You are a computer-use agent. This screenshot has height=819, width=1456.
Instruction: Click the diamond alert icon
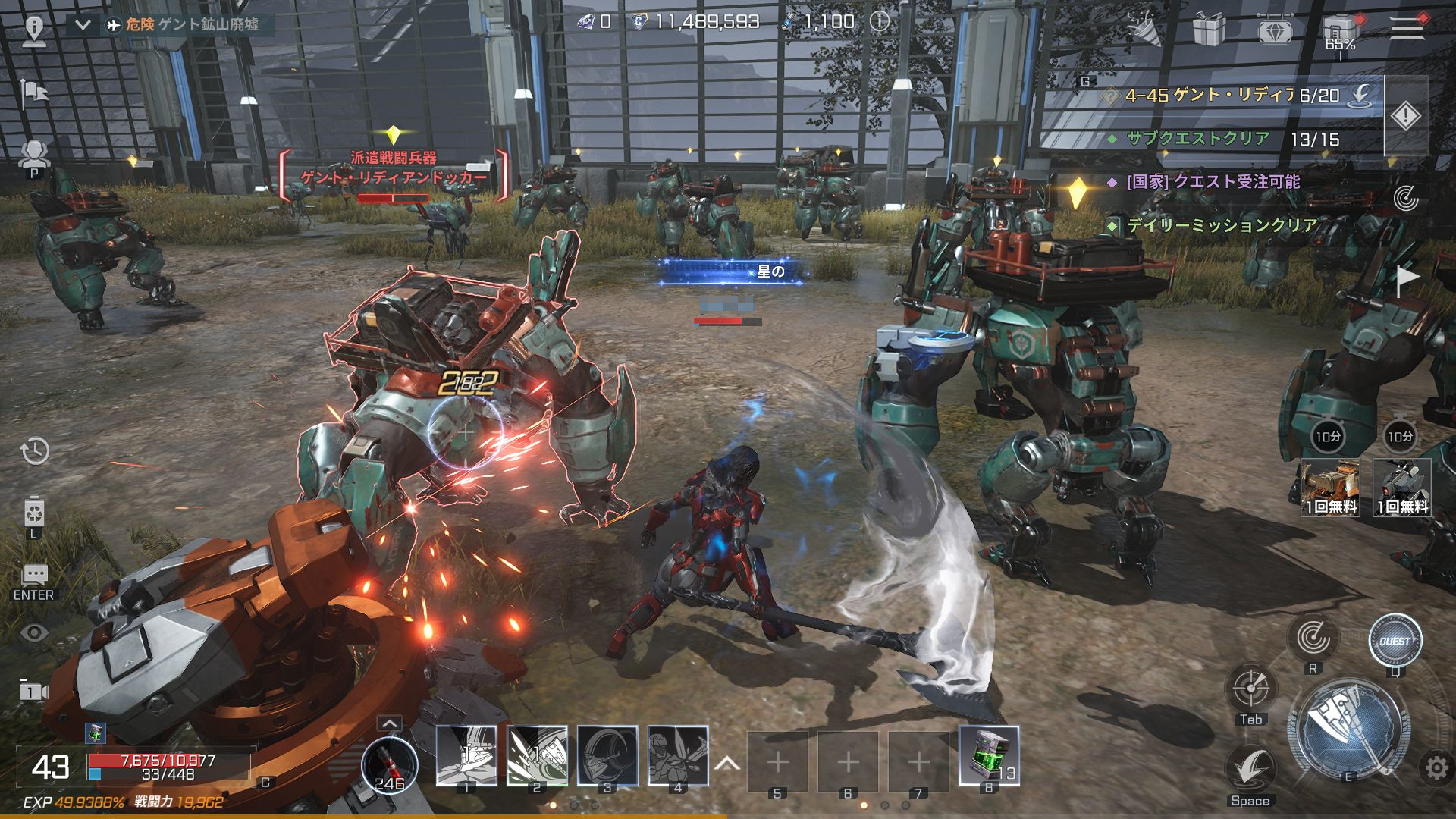pos(1405,116)
